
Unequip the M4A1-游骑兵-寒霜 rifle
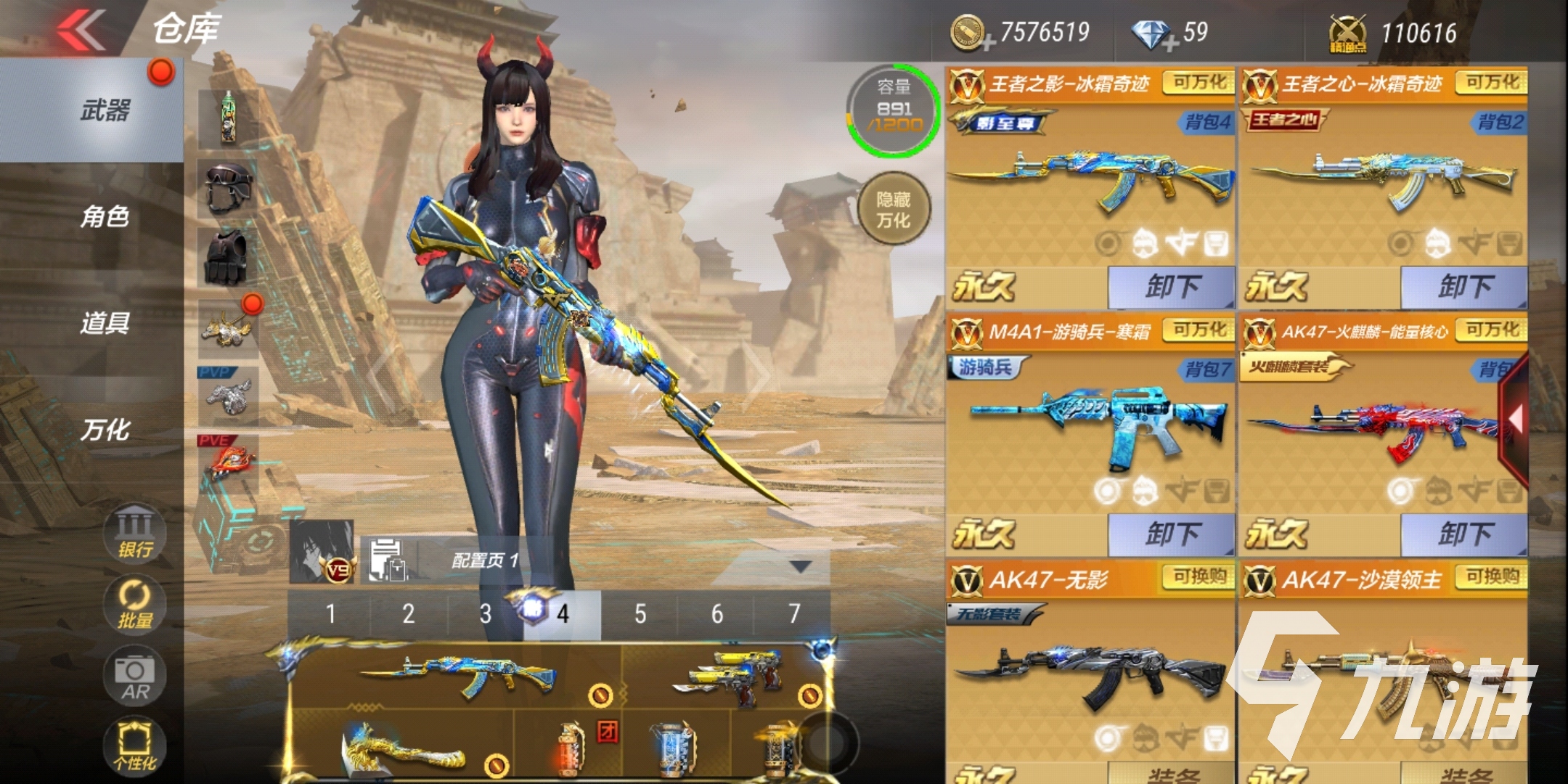pyautogui.click(x=1171, y=535)
